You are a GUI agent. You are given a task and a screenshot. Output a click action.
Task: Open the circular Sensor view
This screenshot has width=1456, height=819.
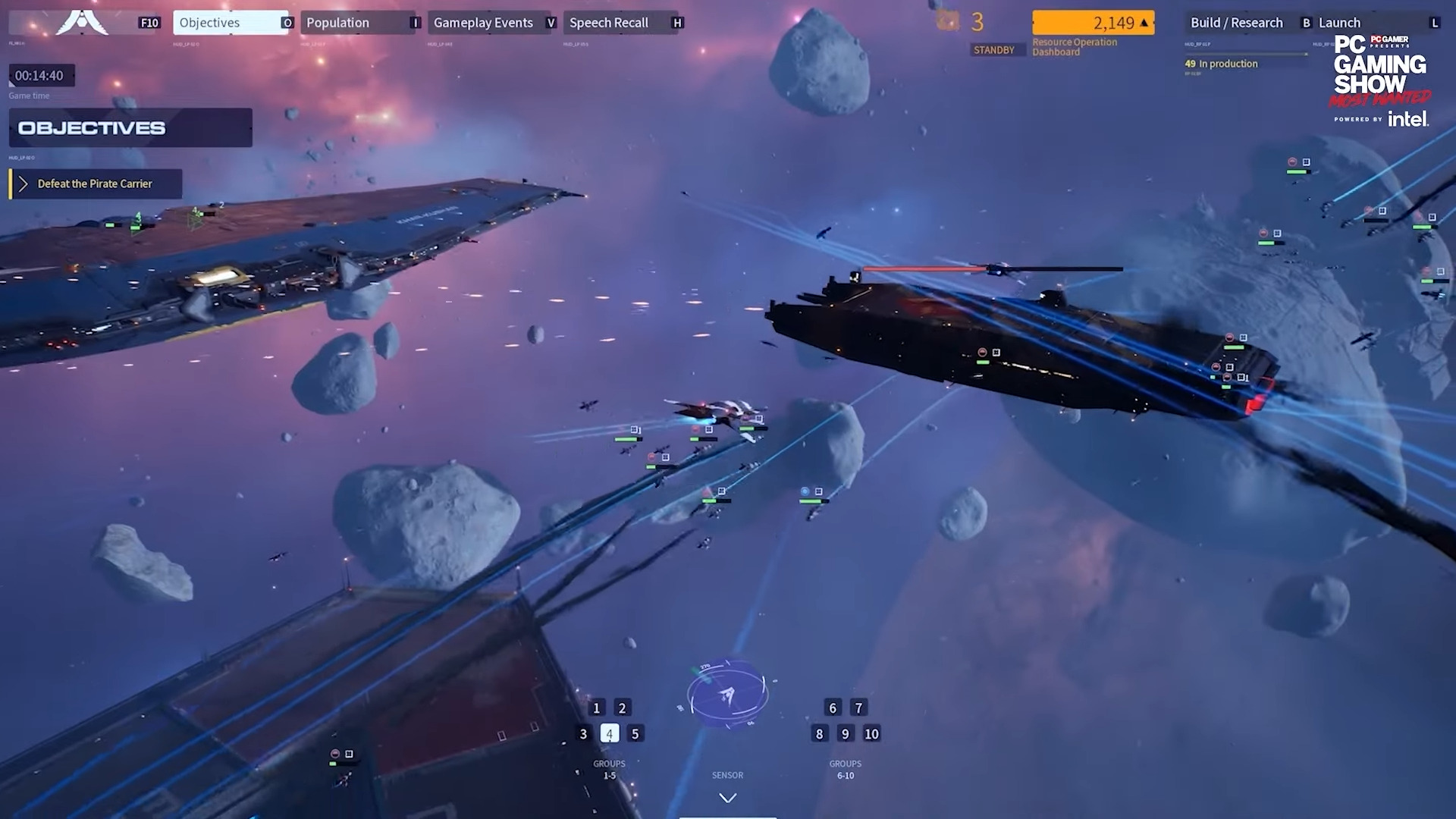727,694
